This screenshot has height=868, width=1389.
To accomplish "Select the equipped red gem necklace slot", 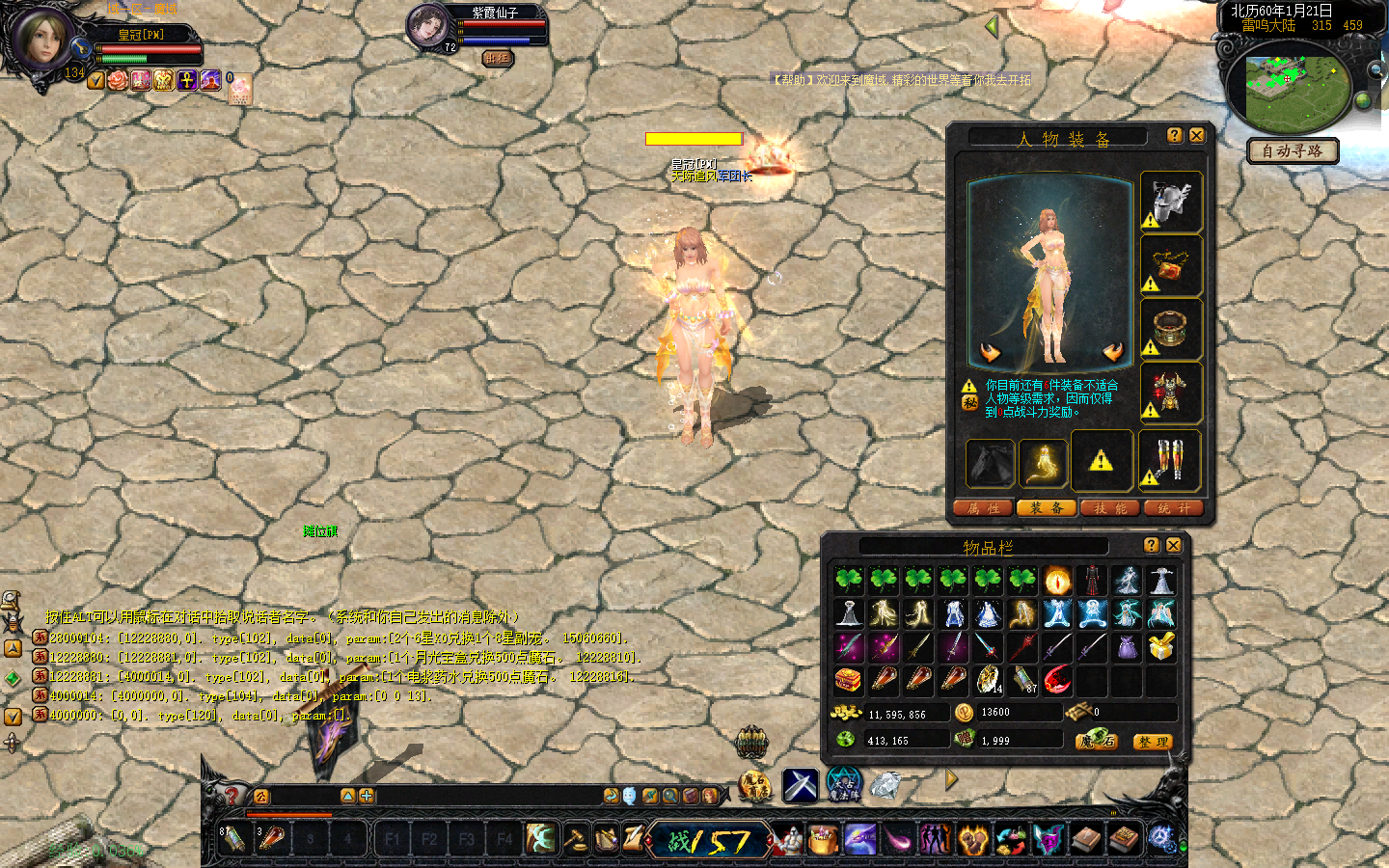I will pyautogui.click(x=1171, y=266).
